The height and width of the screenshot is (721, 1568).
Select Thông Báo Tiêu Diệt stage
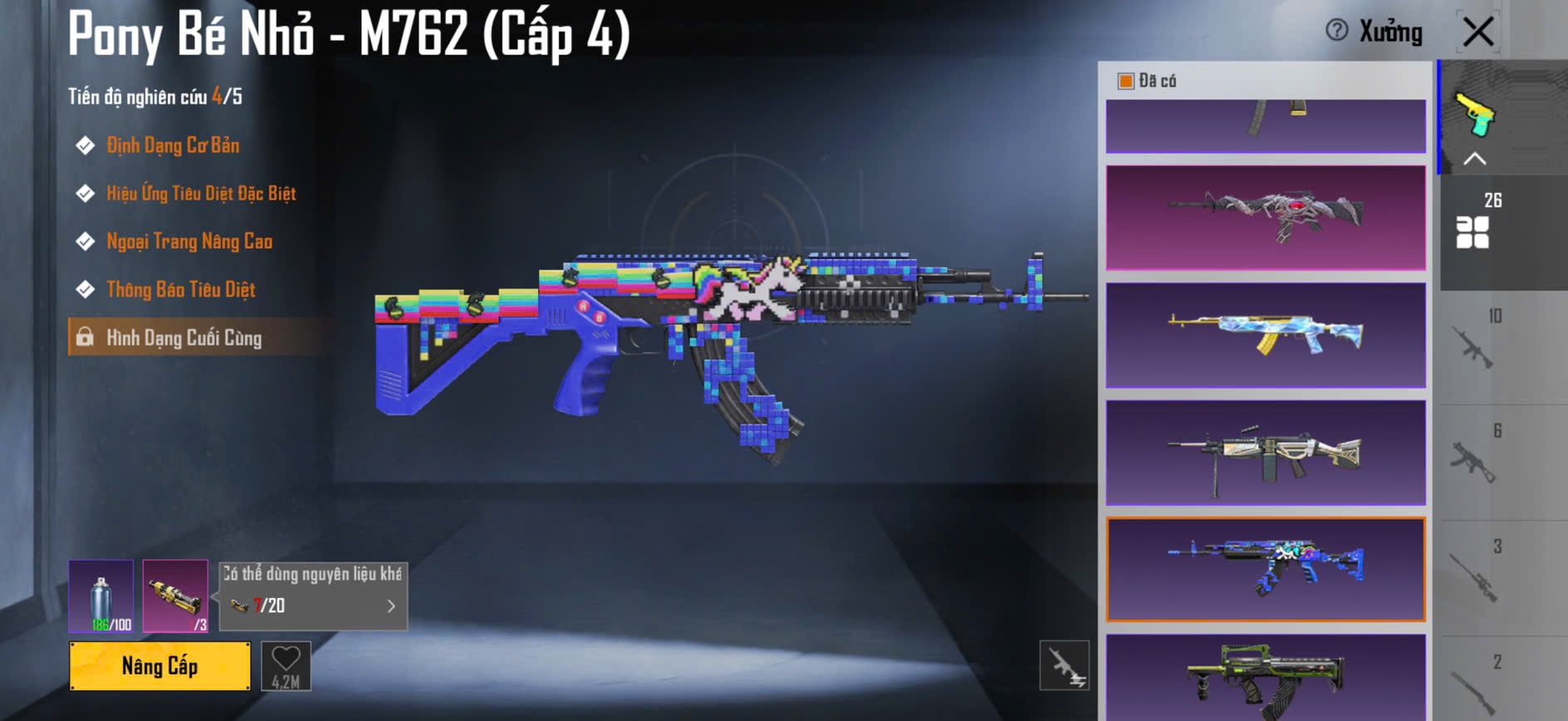pos(181,290)
